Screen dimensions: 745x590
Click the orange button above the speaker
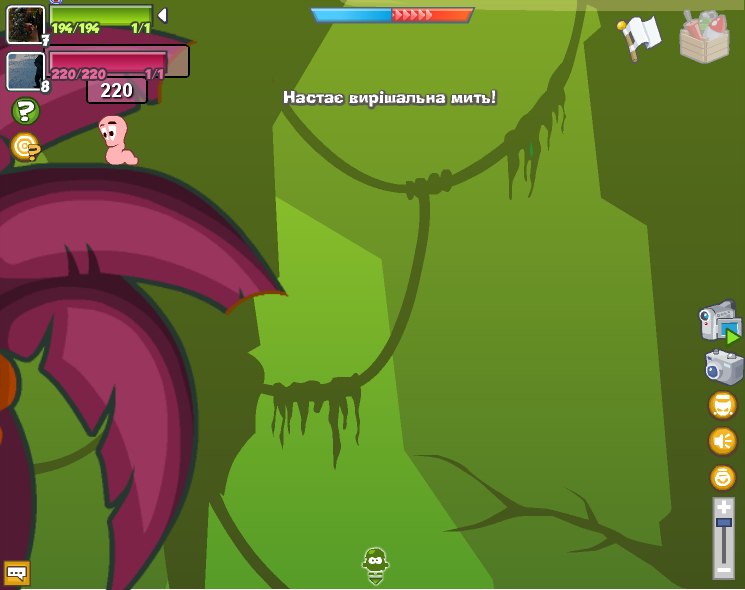722,405
